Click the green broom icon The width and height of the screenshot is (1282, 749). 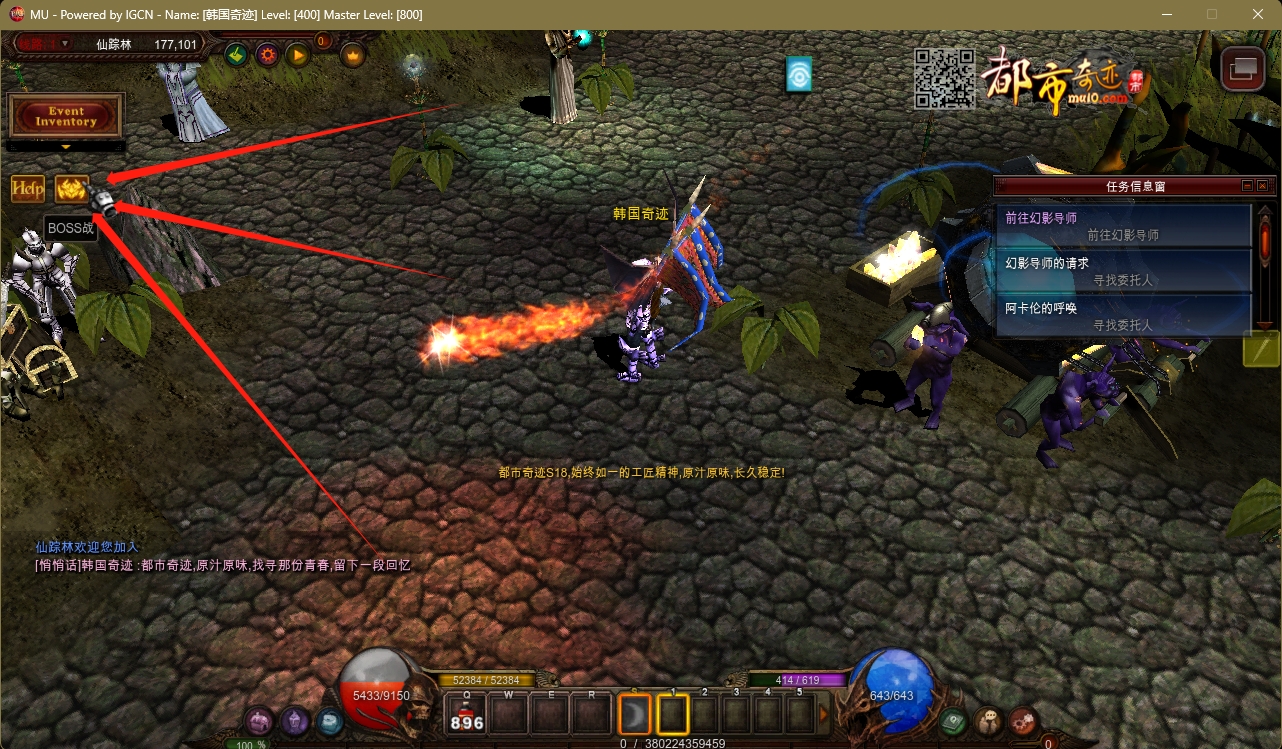236,55
